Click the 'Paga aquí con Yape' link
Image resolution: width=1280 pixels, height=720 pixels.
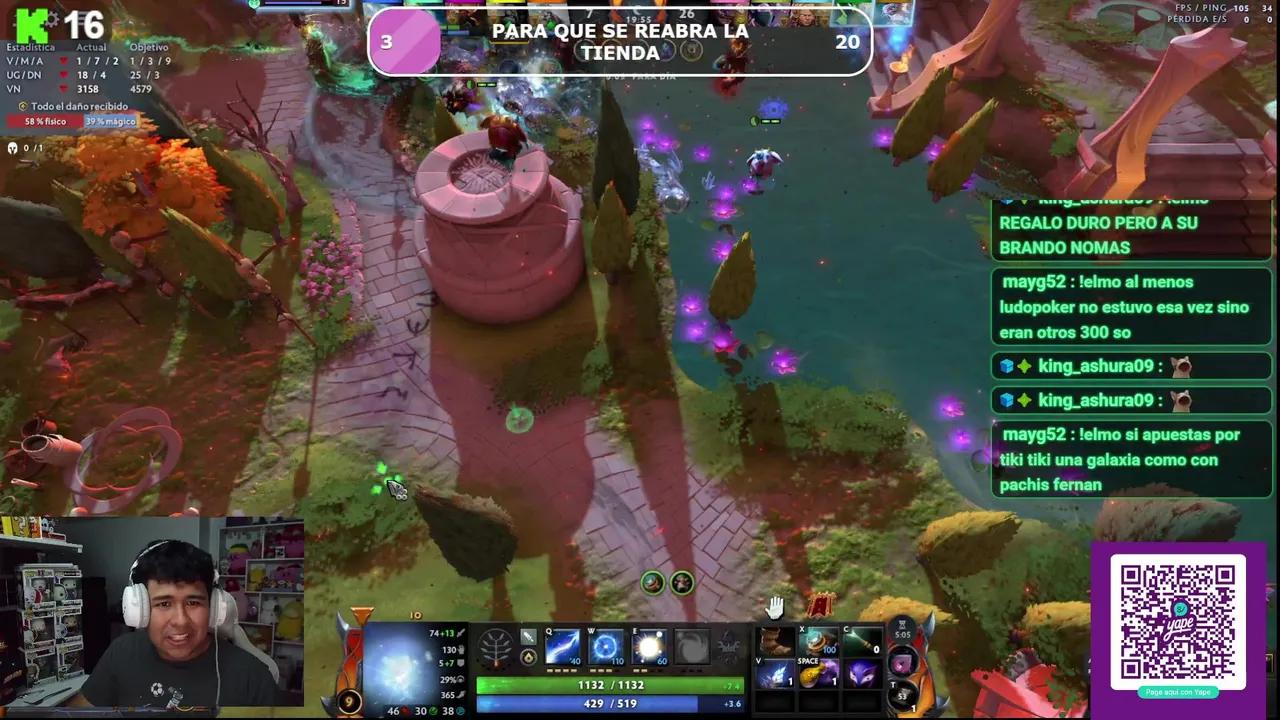point(1178,693)
